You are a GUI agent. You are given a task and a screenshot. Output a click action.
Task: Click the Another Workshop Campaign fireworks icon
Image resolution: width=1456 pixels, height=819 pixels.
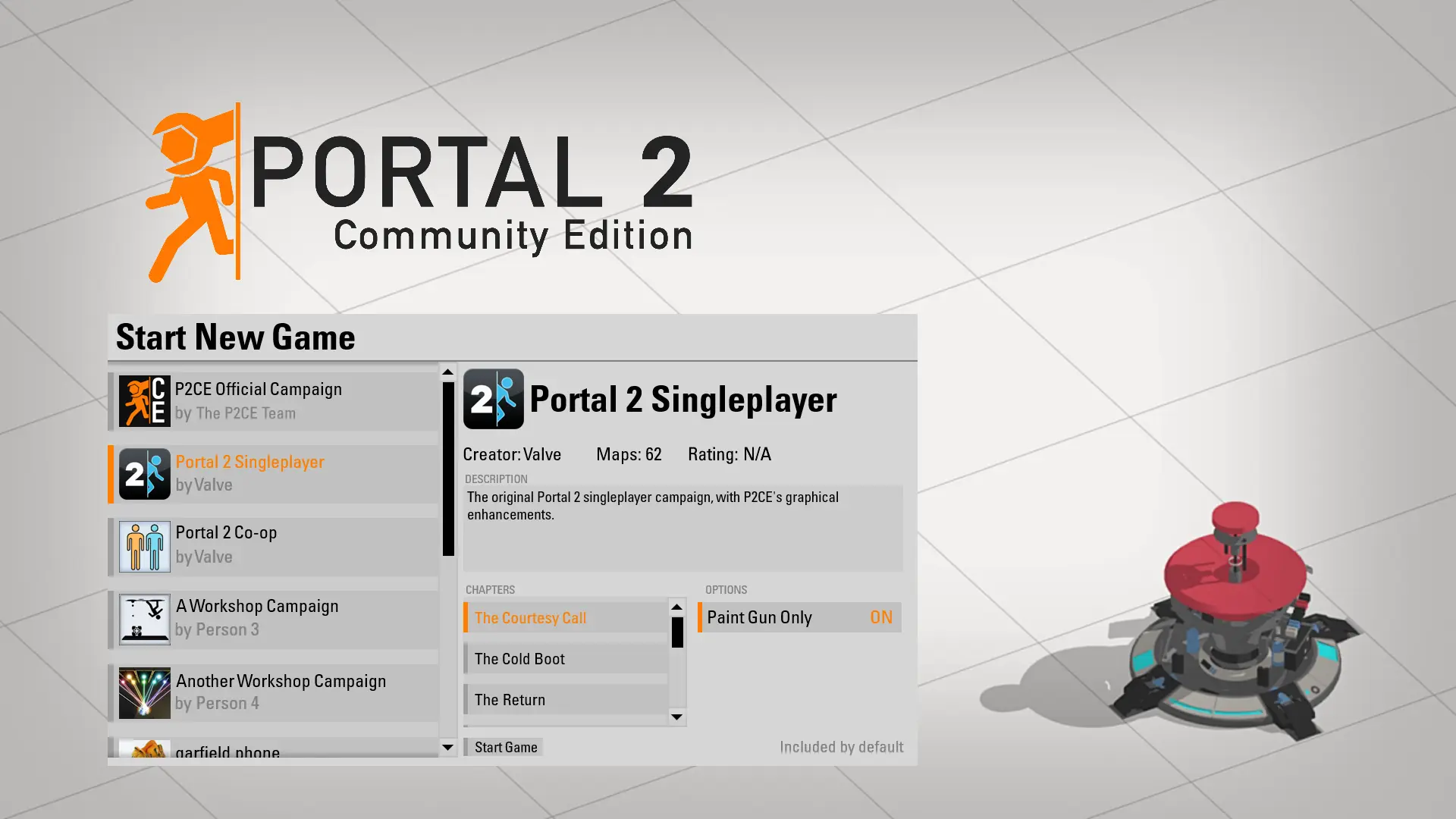click(x=144, y=692)
